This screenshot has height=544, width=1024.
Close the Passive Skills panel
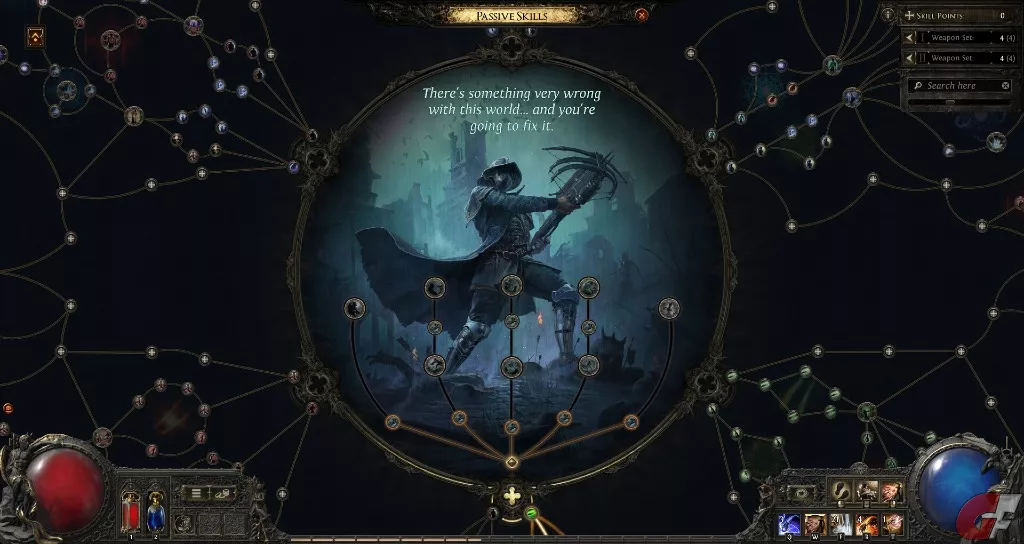[641, 14]
